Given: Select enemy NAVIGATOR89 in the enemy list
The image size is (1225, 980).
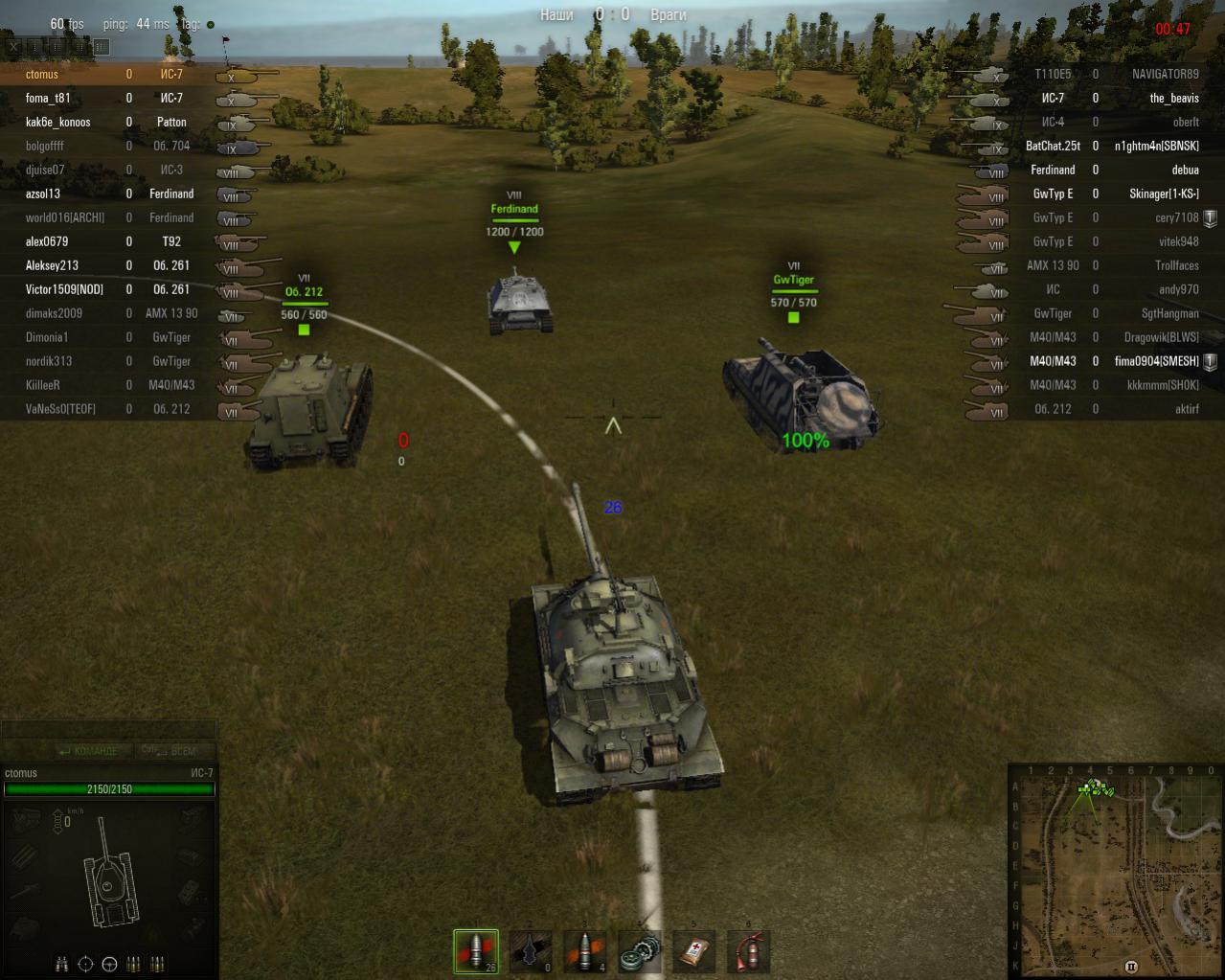Looking at the screenshot, I should [x=1165, y=74].
